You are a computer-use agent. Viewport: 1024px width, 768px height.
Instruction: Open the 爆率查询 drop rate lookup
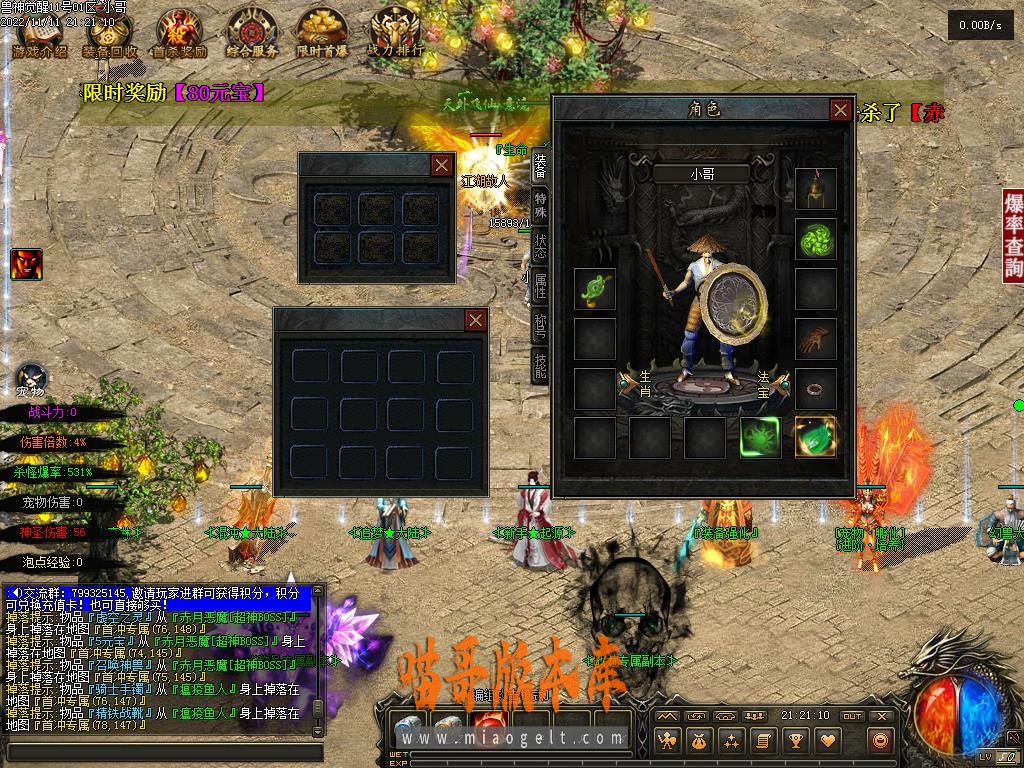[x=1013, y=235]
